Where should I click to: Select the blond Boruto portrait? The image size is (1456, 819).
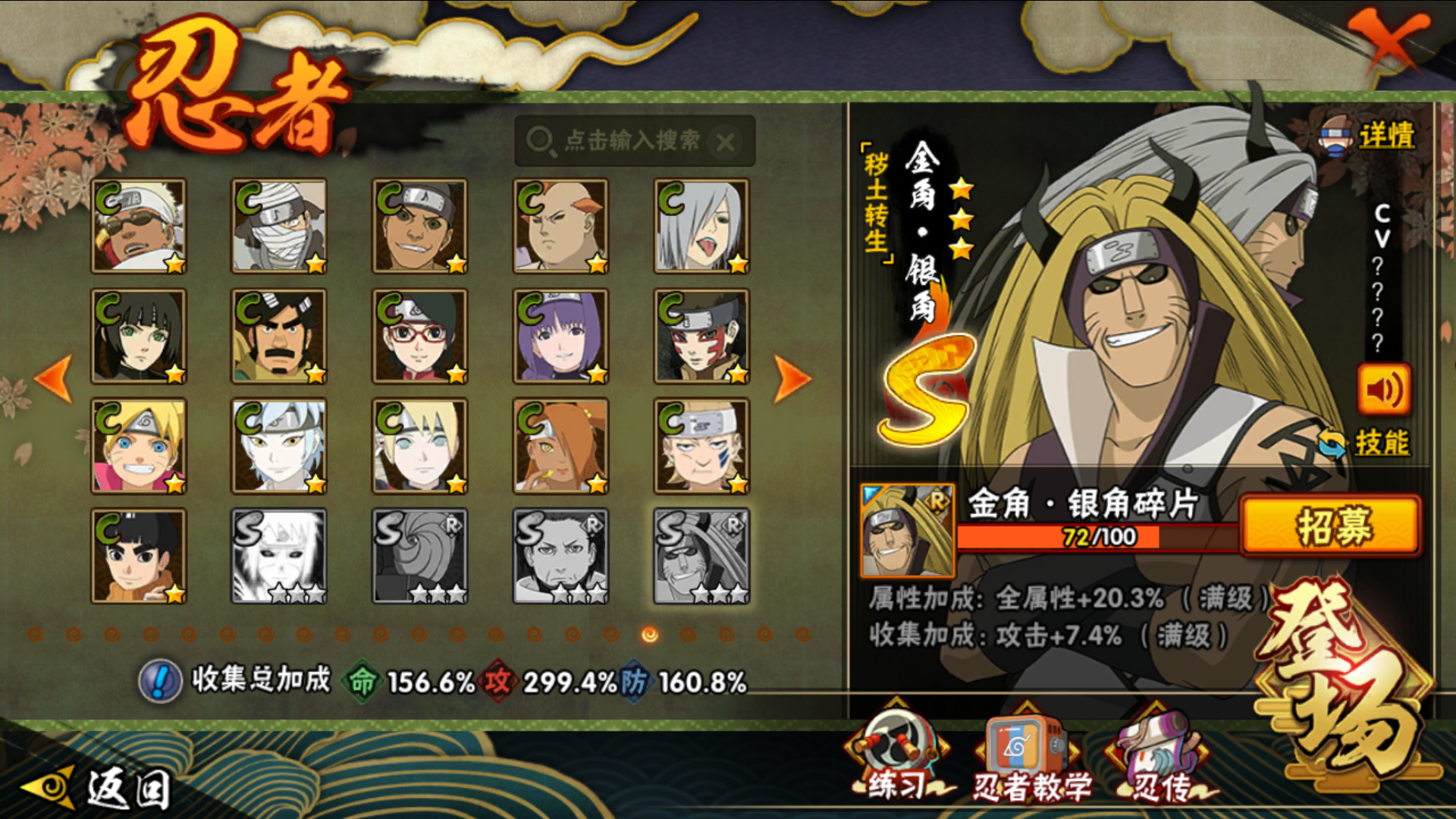pyautogui.click(x=139, y=446)
